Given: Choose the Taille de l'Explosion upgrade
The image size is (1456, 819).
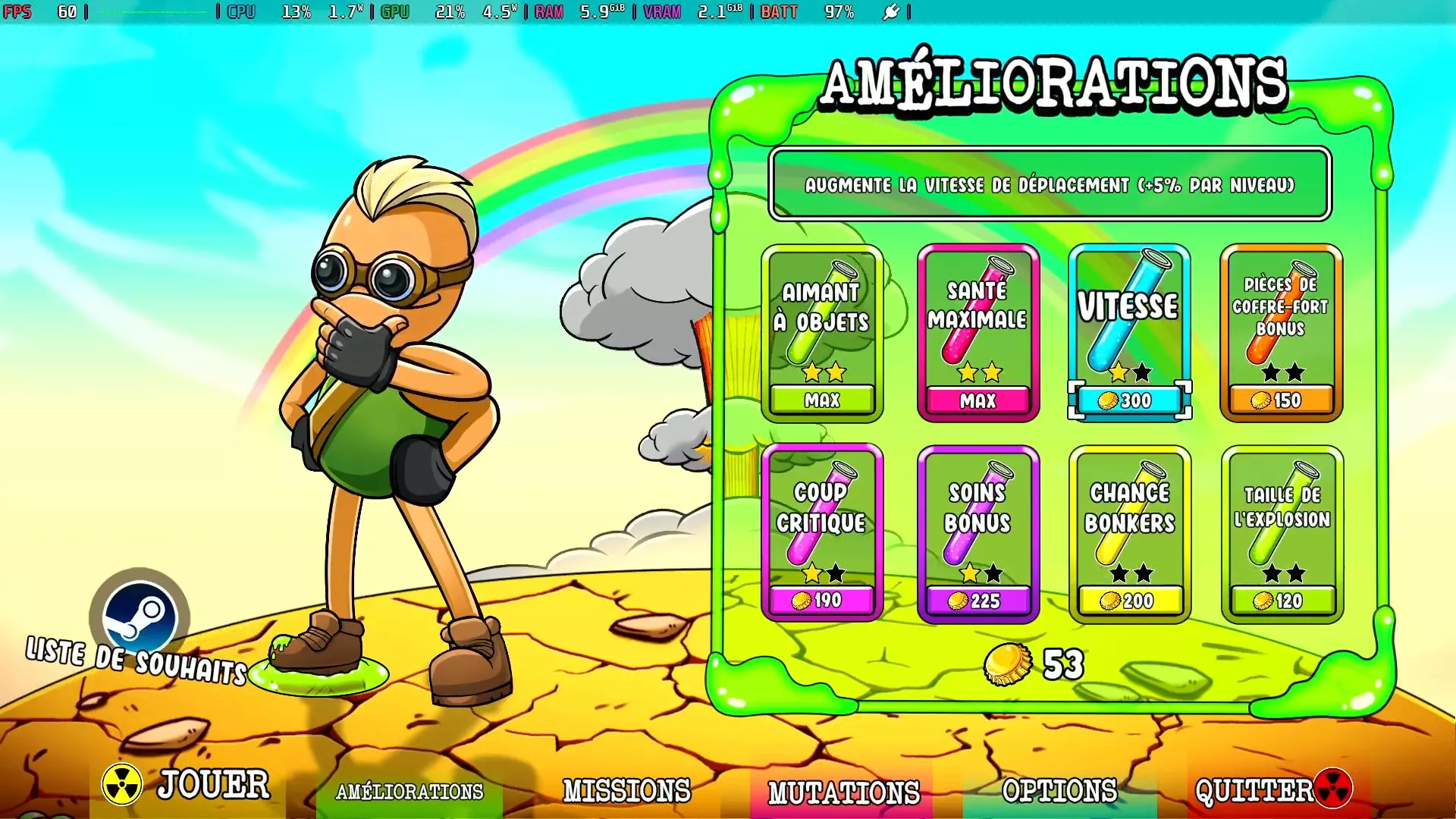Looking at the screenshot, I should click(1282, 533).
